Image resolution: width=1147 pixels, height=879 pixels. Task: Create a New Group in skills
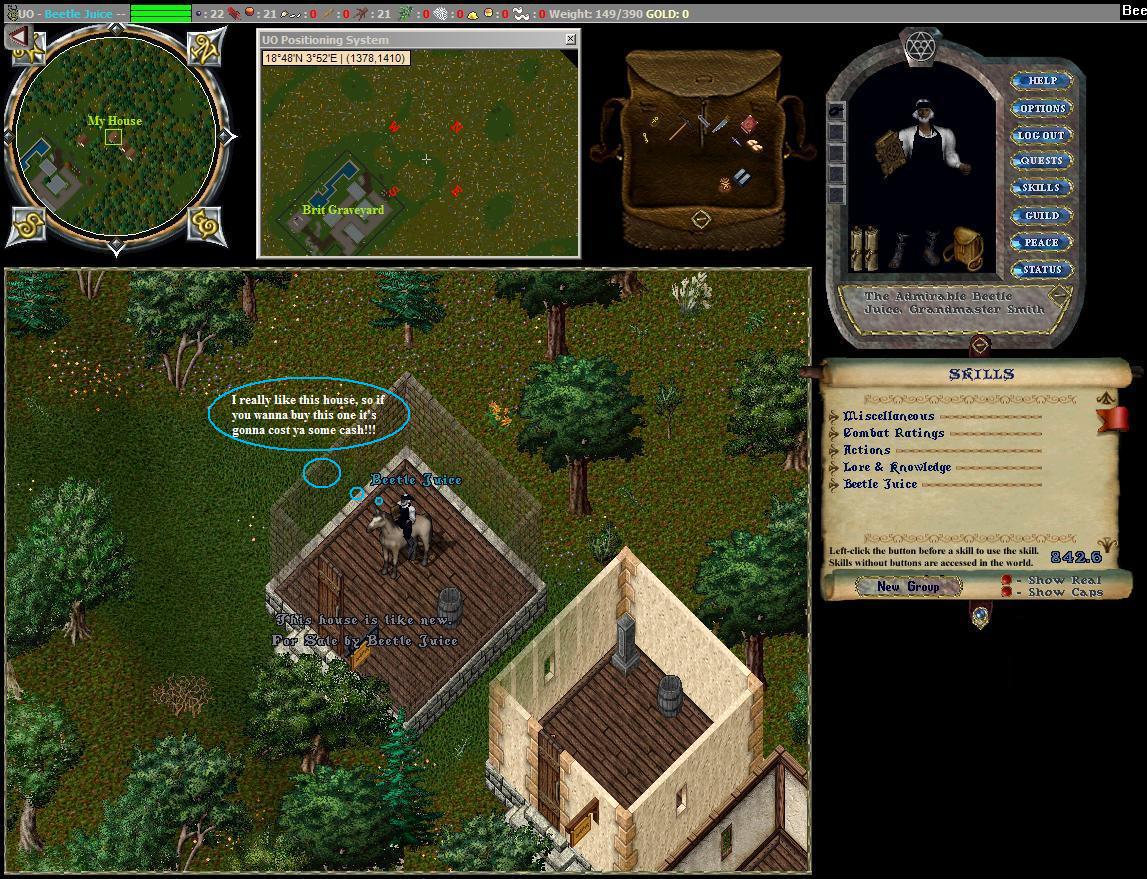908,587
